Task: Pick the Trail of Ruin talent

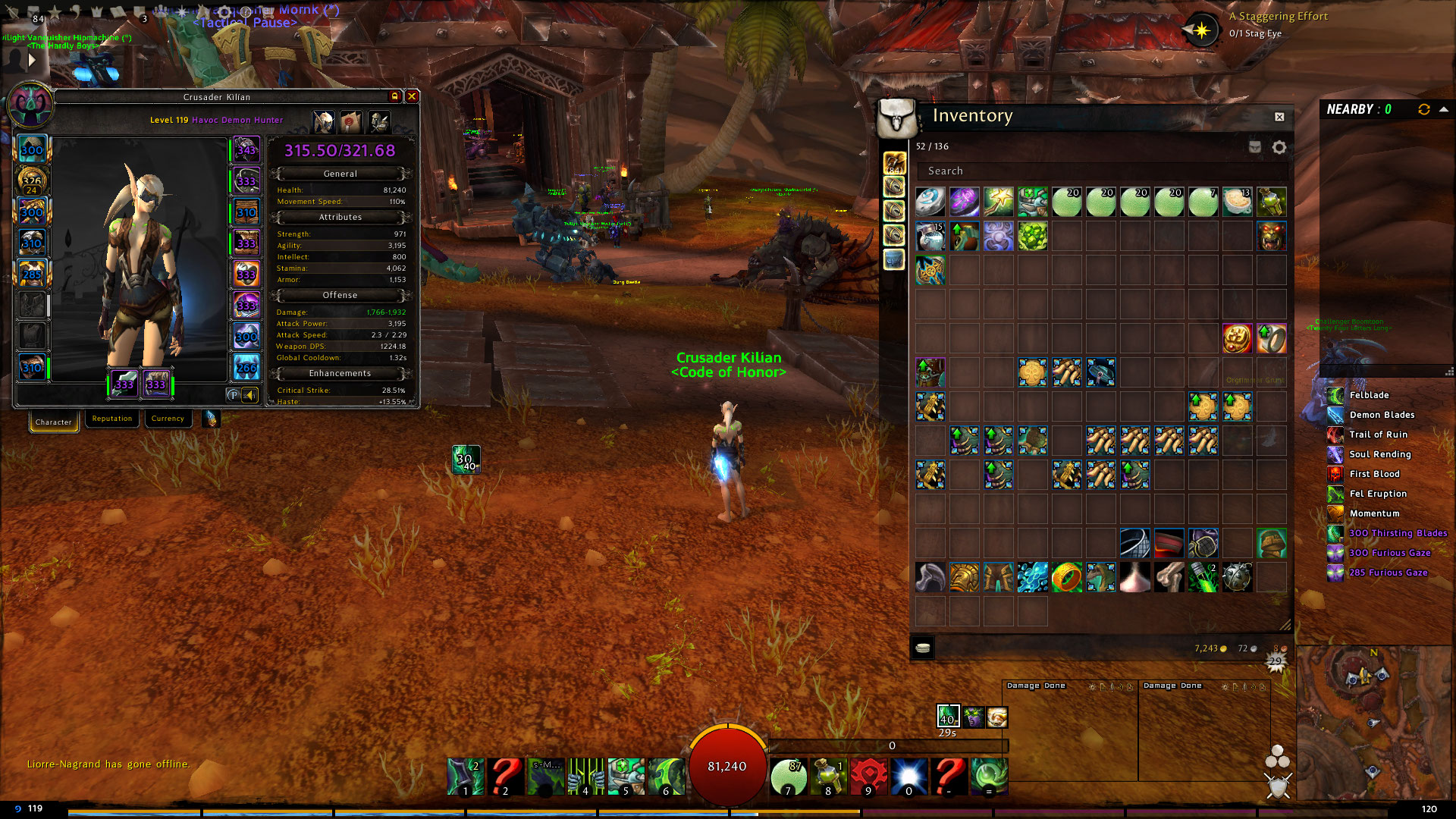Action: tap(1378, 435)
